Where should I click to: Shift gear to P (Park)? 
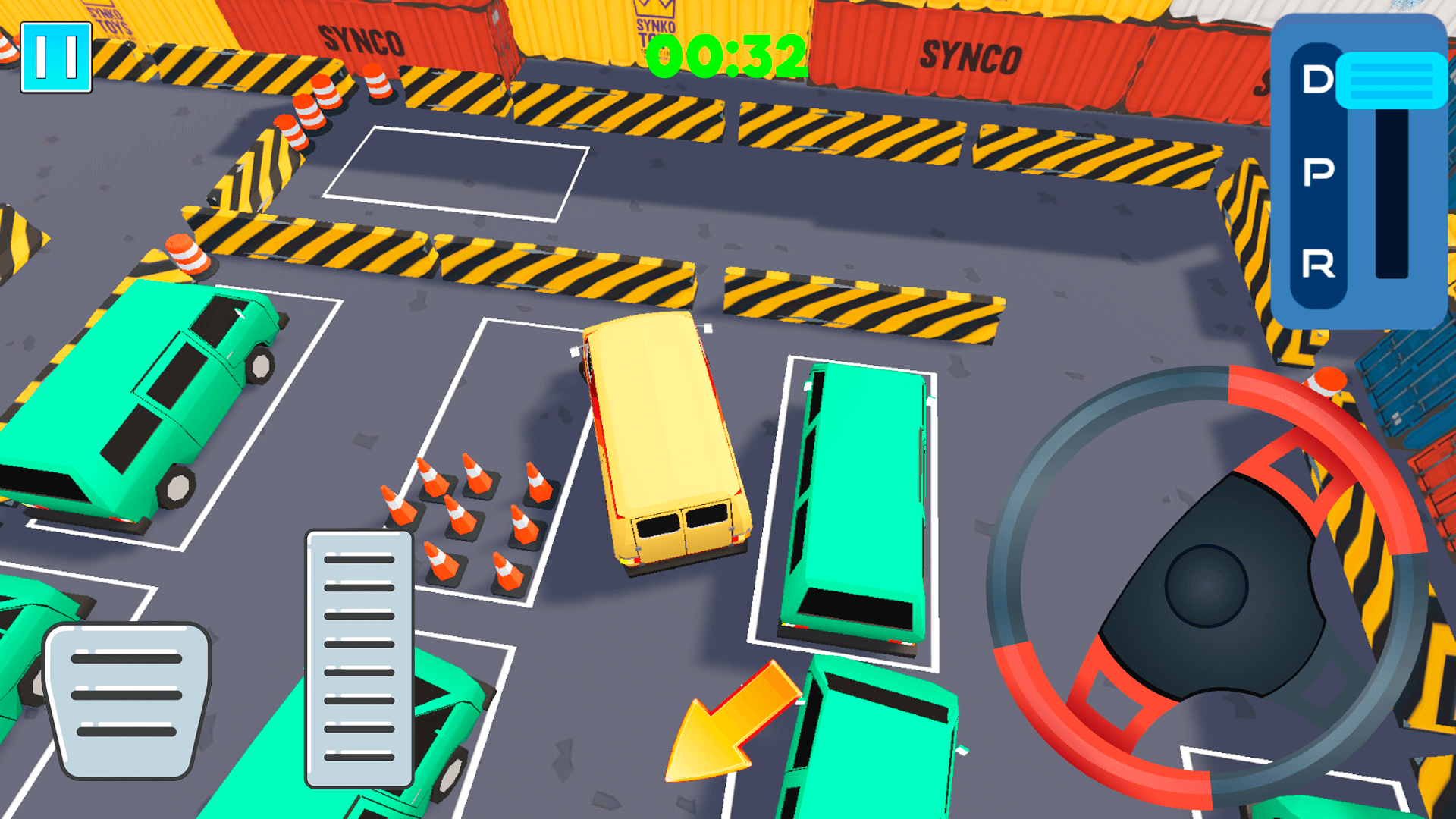coord(1318,172)
